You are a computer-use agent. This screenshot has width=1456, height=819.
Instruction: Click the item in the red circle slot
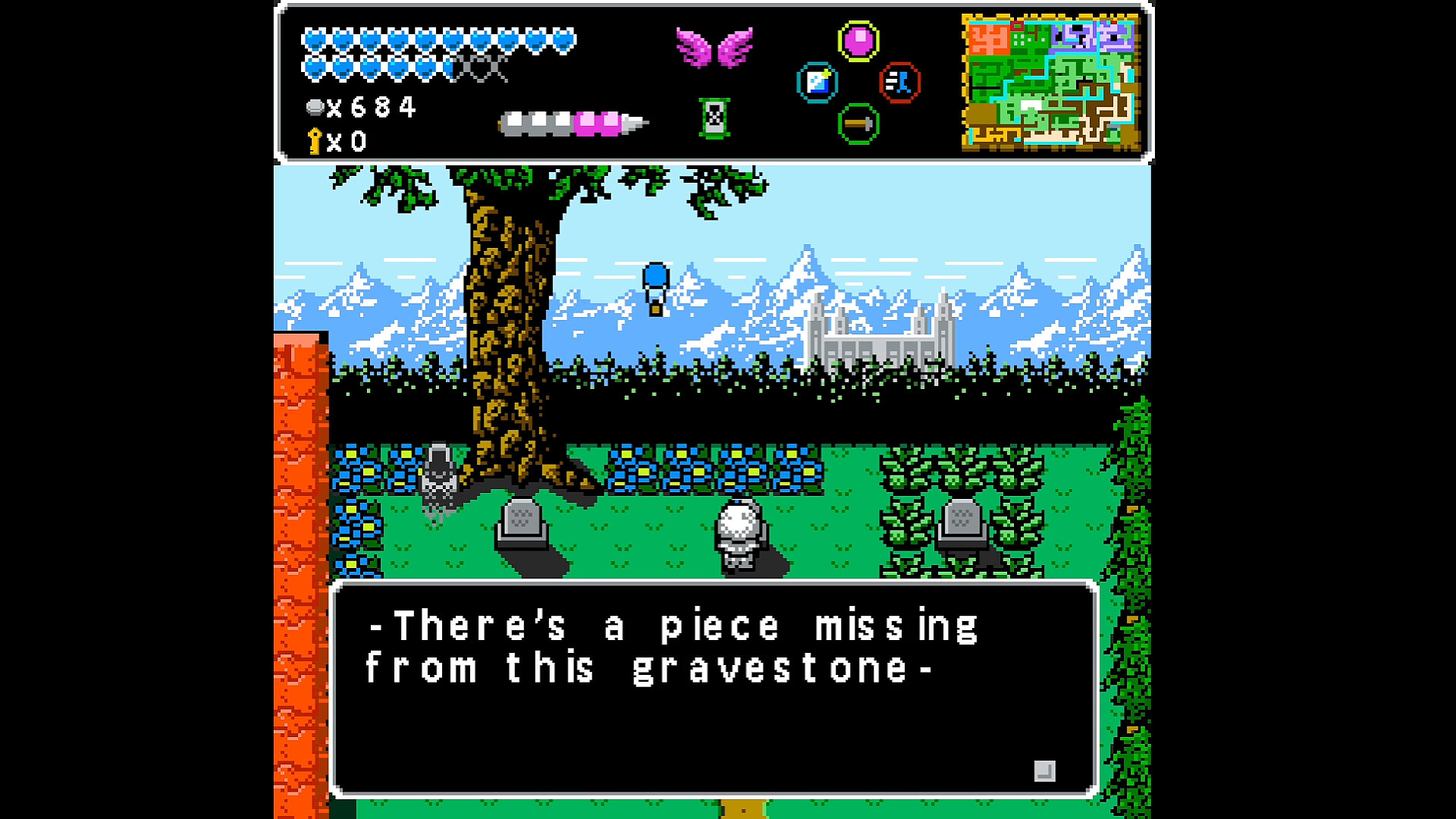[901, 81]
